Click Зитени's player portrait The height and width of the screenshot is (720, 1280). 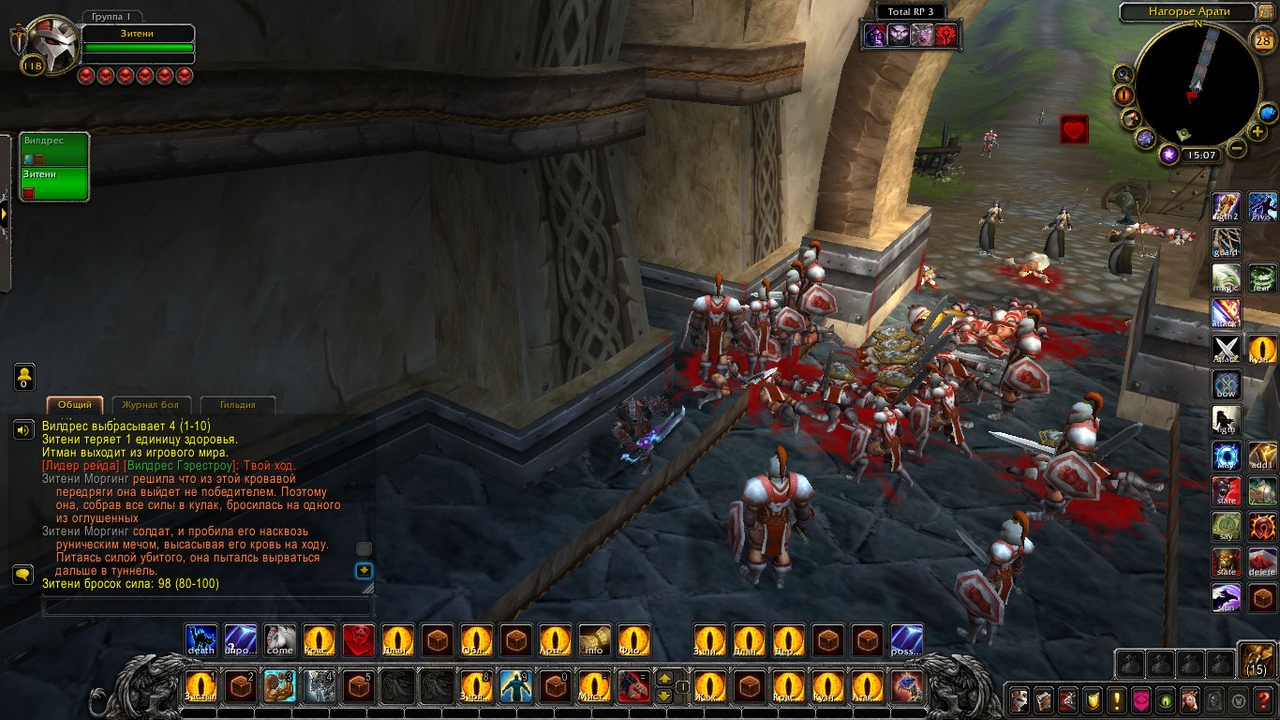coord(52,44)
